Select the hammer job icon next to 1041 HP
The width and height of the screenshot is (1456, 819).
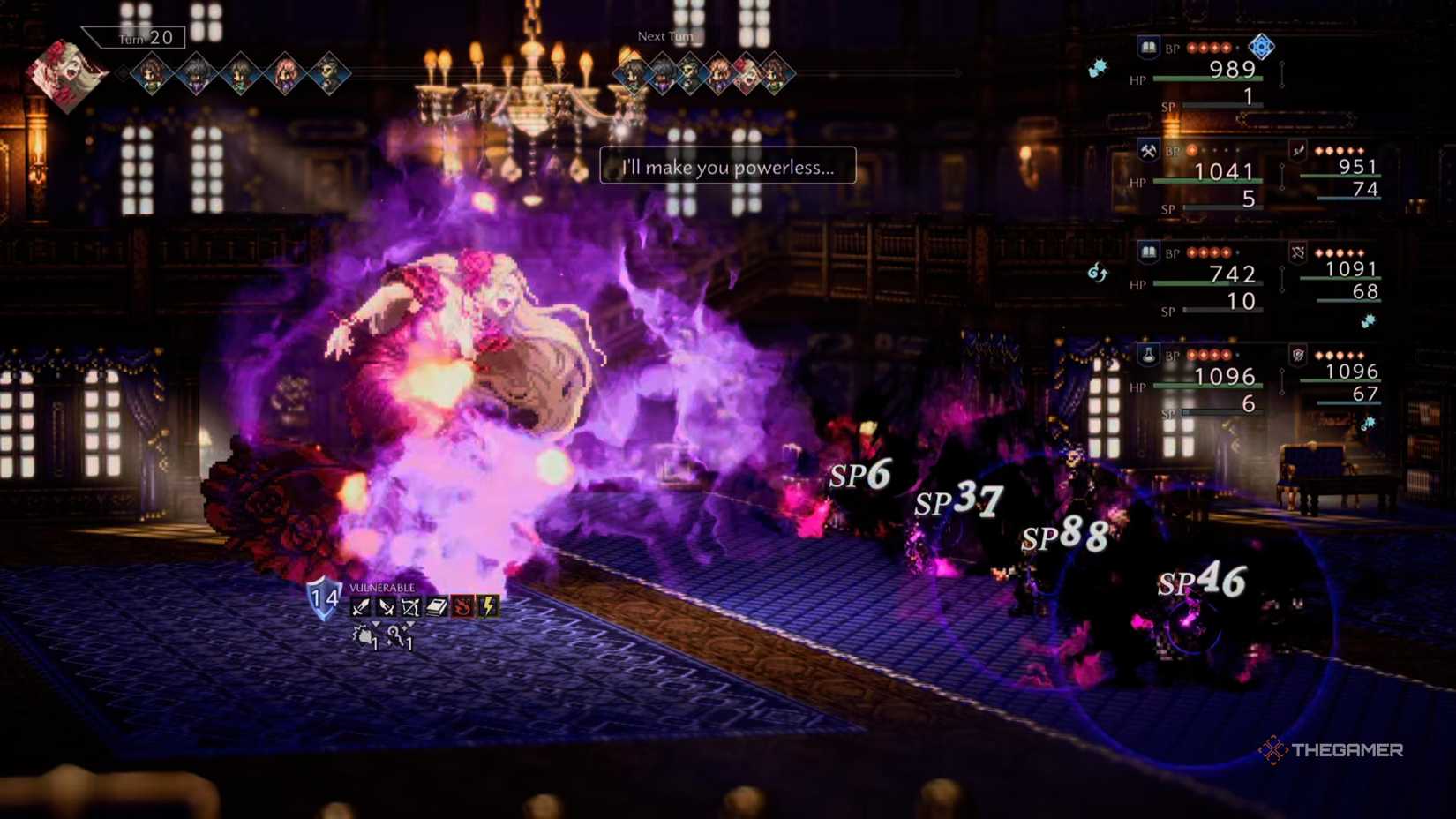1147,150
